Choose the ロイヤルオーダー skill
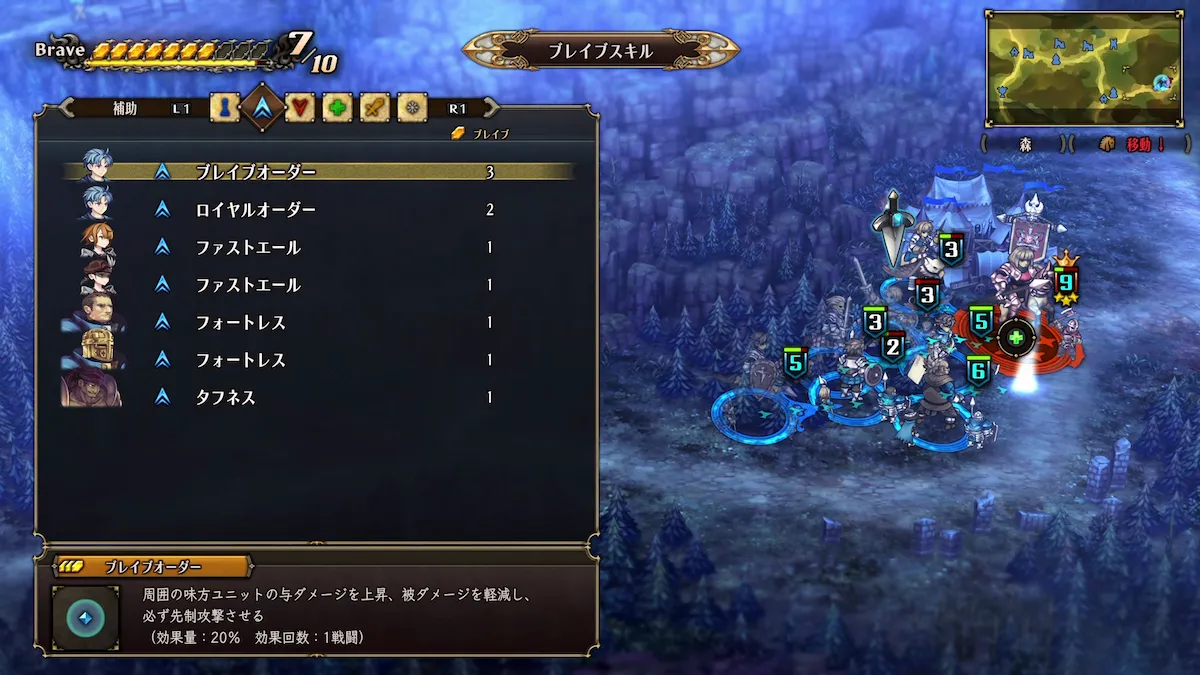 [x=320, y=210]
